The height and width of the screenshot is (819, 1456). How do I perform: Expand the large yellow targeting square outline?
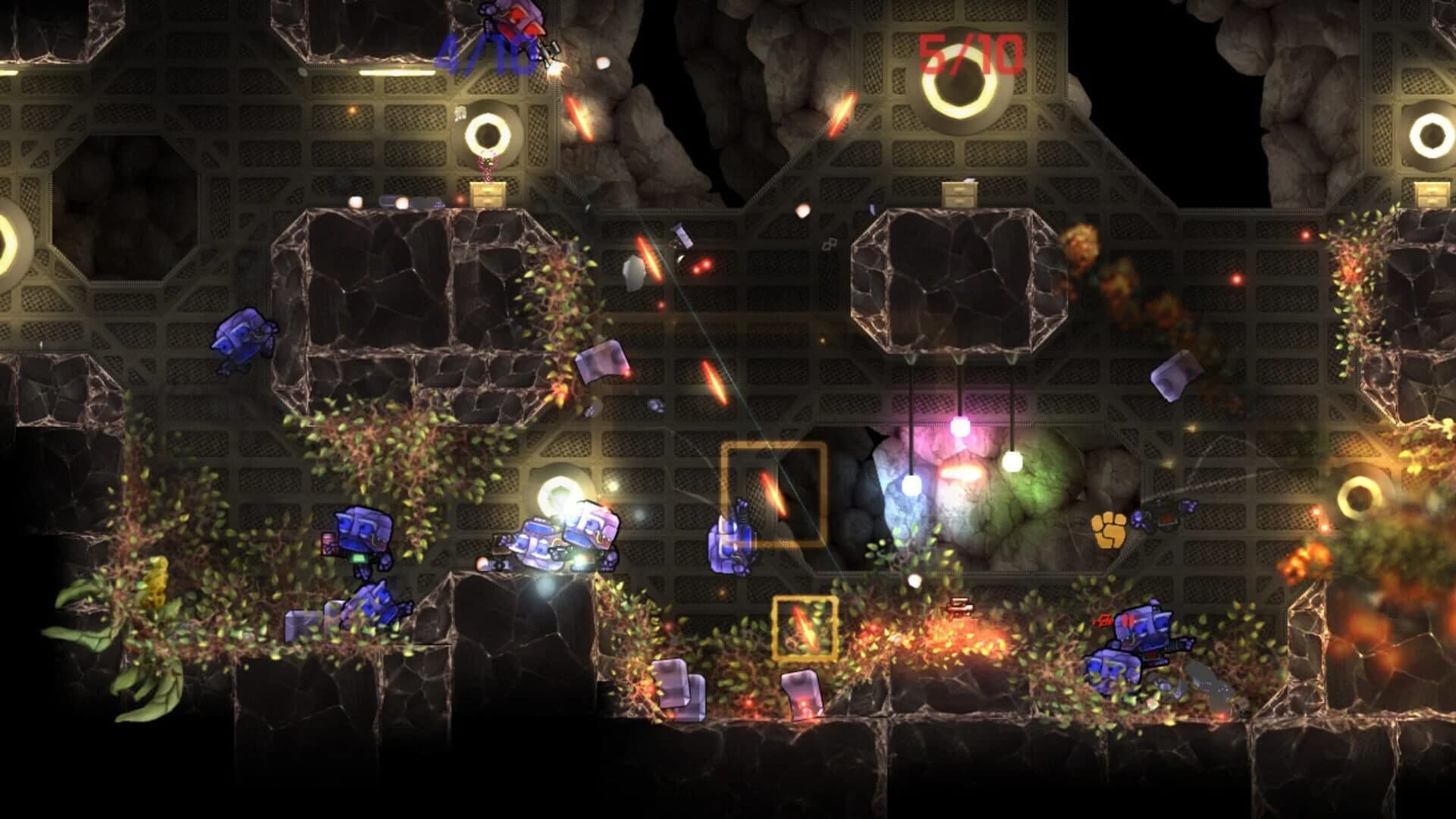(x=773, y=493)
